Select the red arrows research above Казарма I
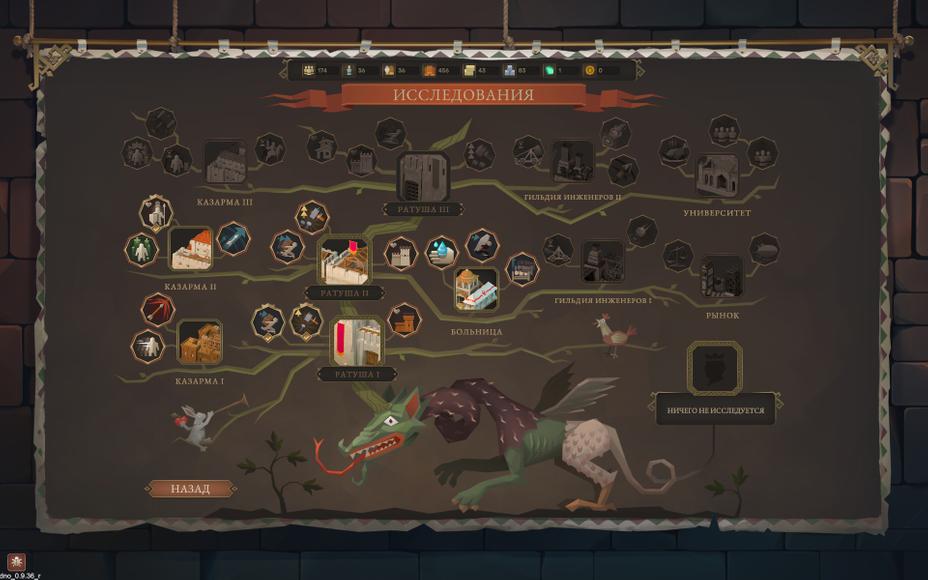 tap(158, 309)
